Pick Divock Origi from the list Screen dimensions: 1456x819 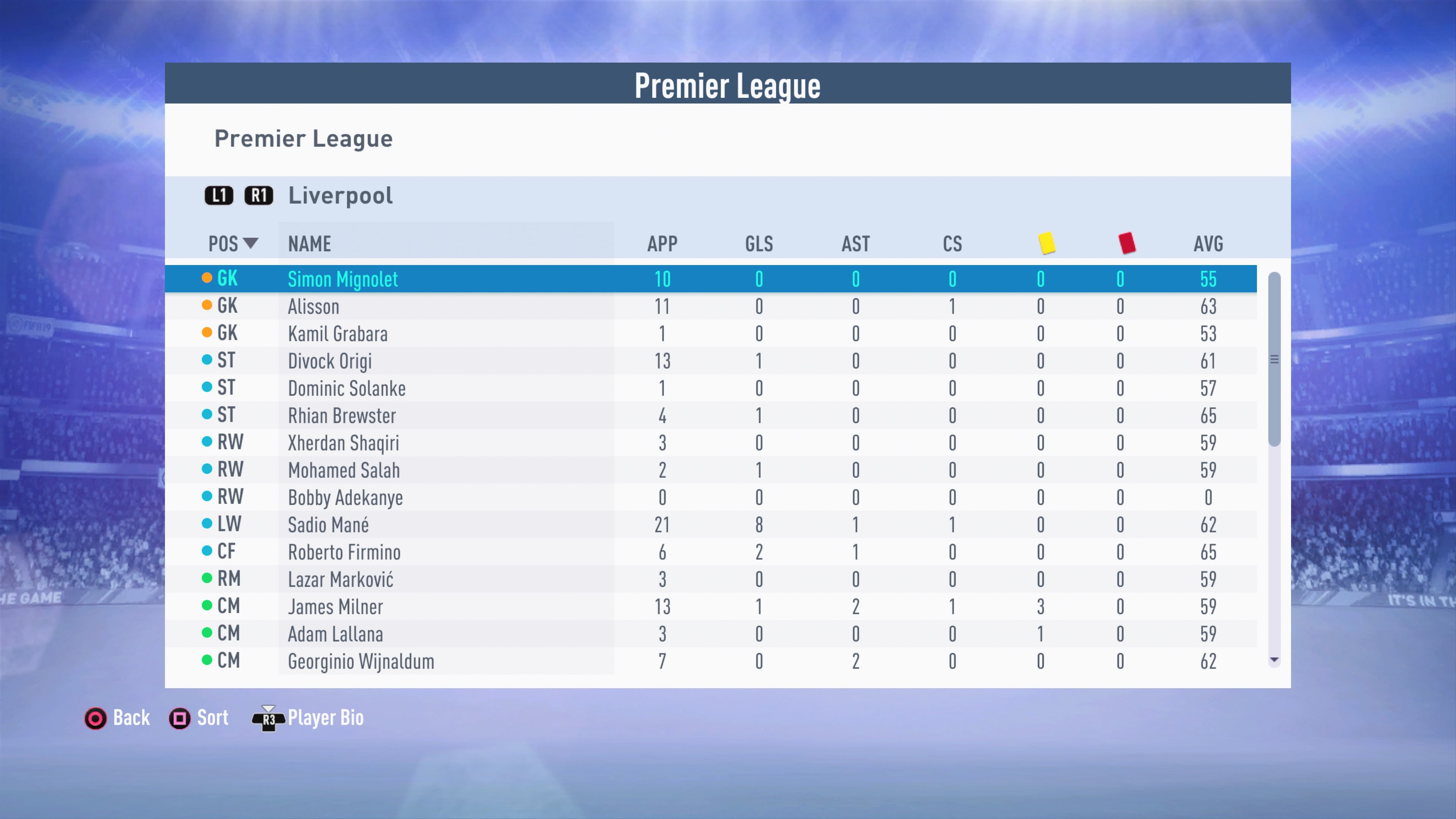pyautogui.click(x=329, y=361)
